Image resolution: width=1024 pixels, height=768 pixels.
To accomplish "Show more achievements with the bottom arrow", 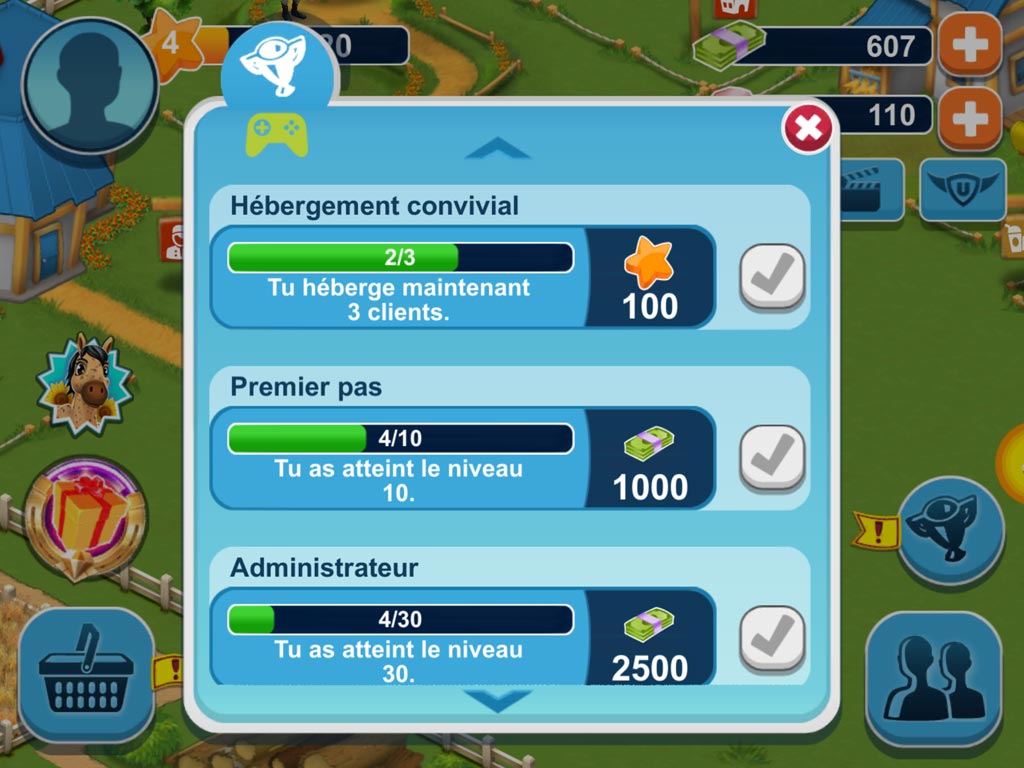I will 497,701.
